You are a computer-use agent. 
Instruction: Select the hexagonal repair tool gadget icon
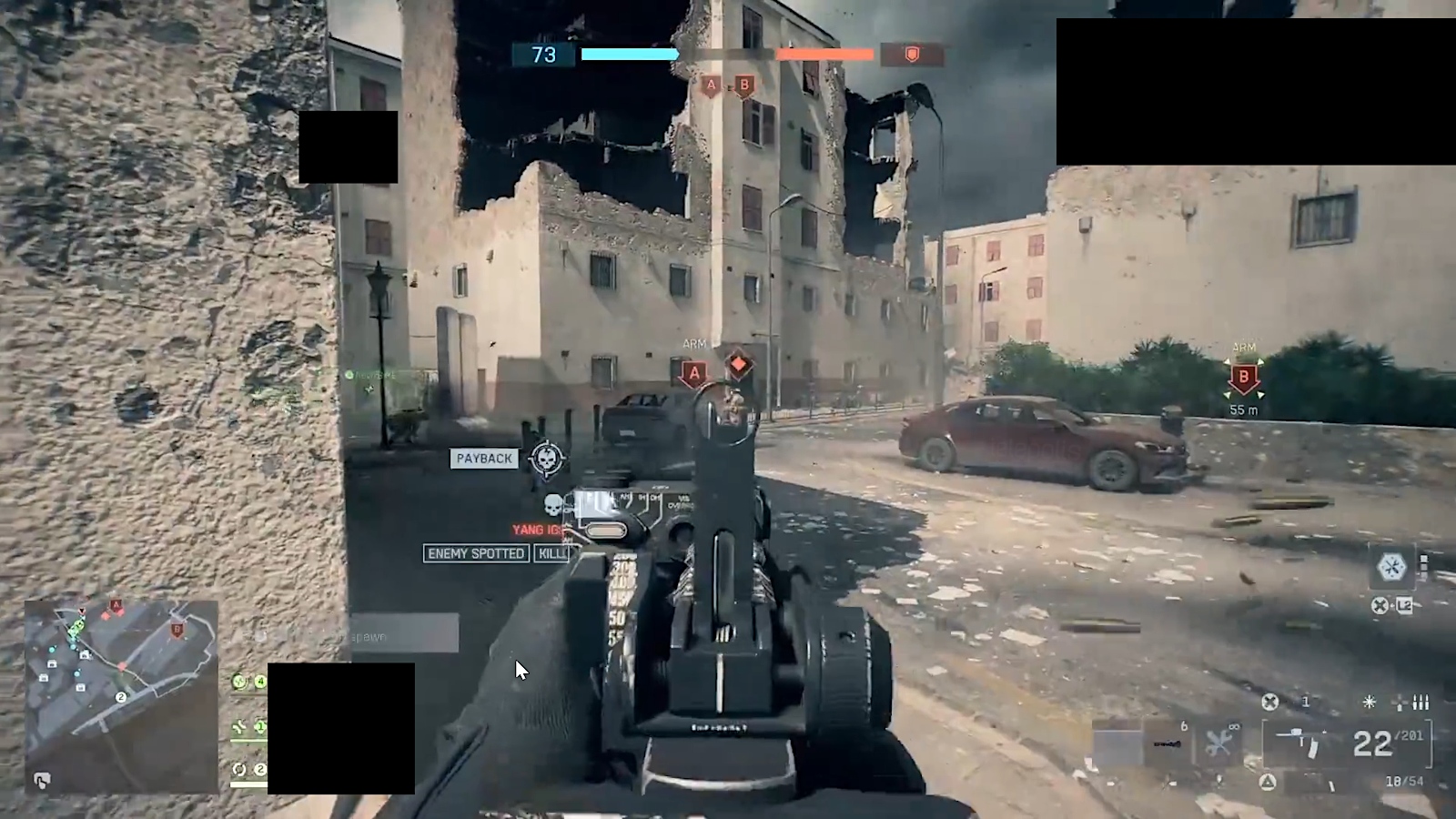coord(1392,566)
